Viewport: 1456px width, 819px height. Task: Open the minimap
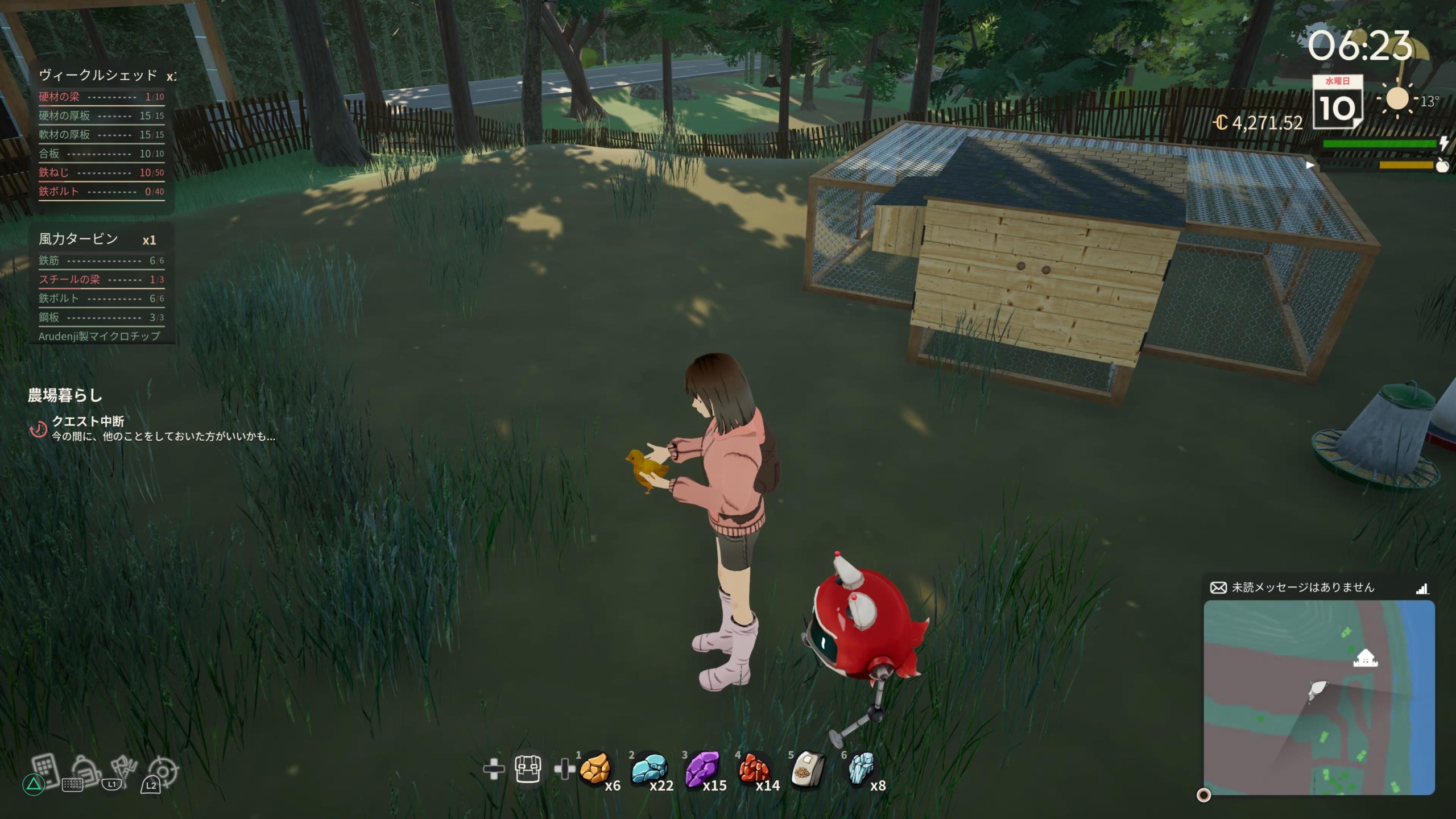1318,697
